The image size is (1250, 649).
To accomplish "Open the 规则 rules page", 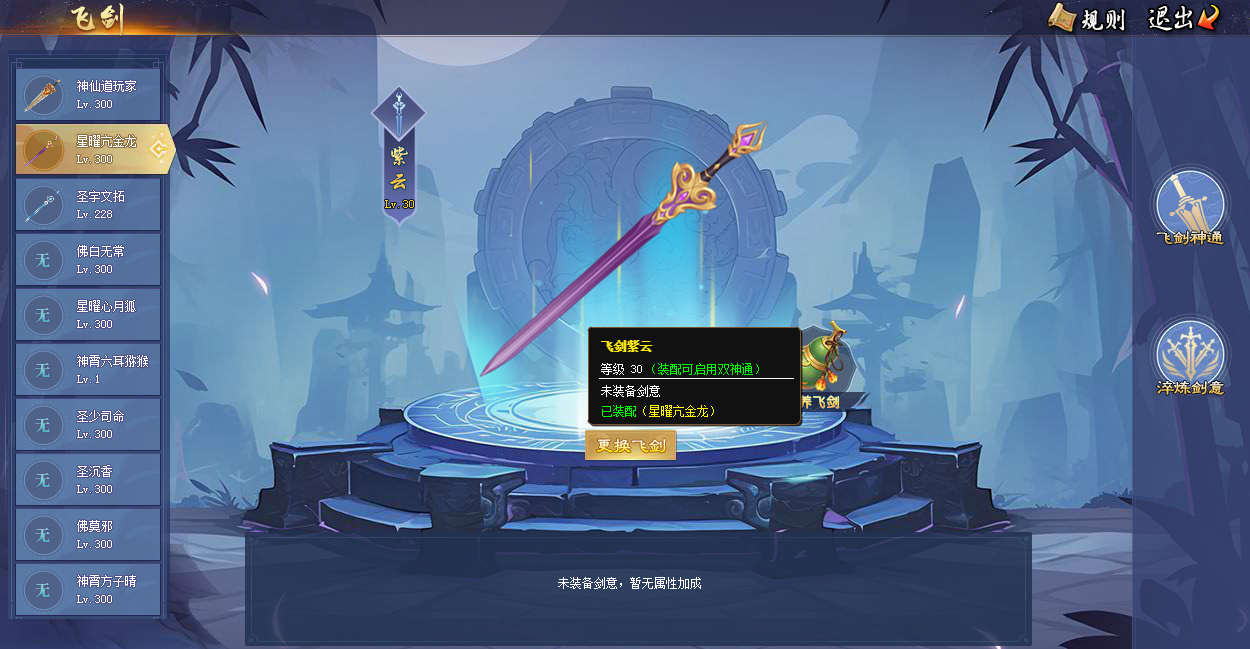I will 1087,18.
